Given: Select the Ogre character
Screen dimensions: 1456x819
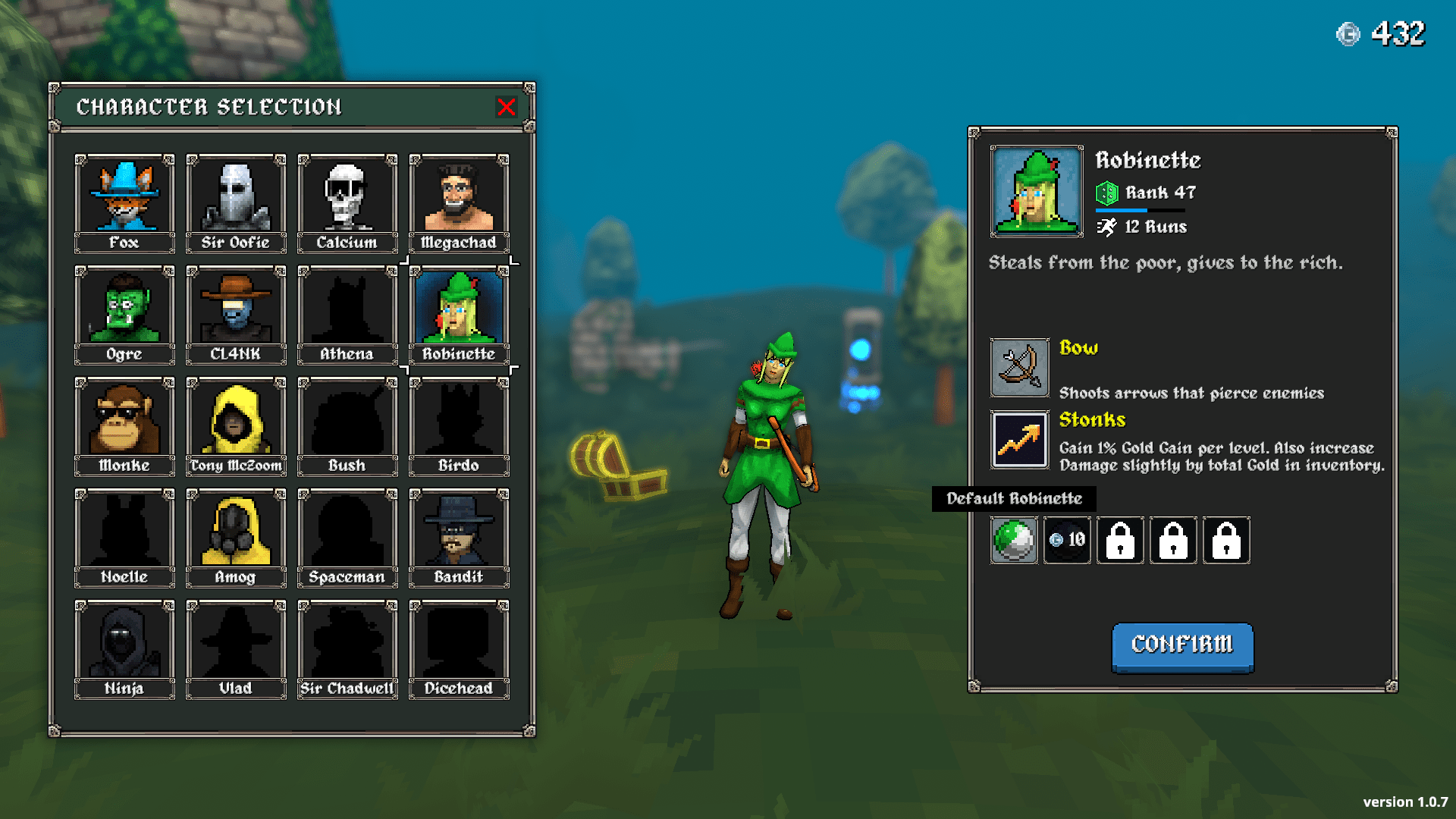Looking at the screenshot, I should [x=124, y=308].
